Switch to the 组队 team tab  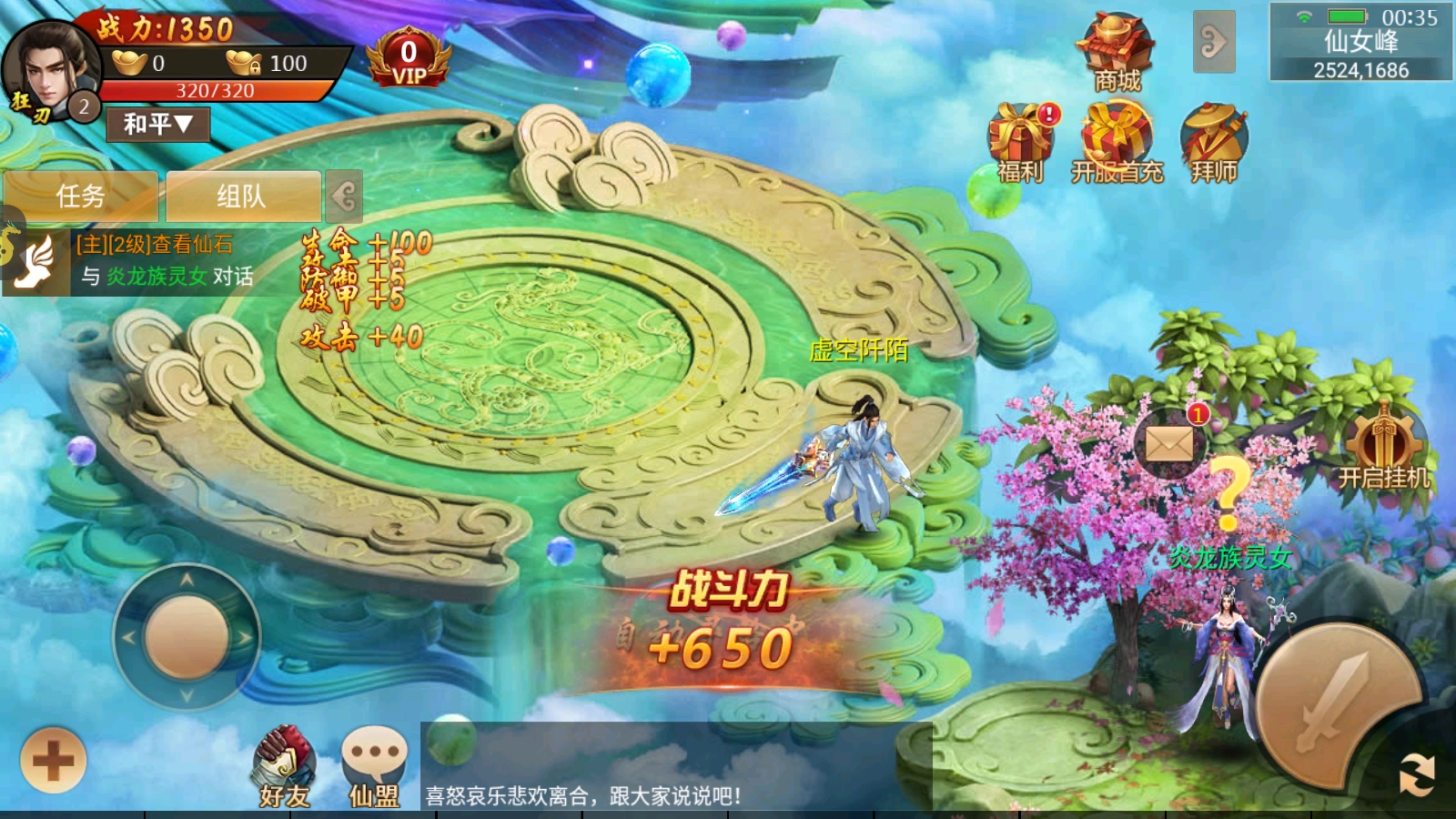click(244, 197)
